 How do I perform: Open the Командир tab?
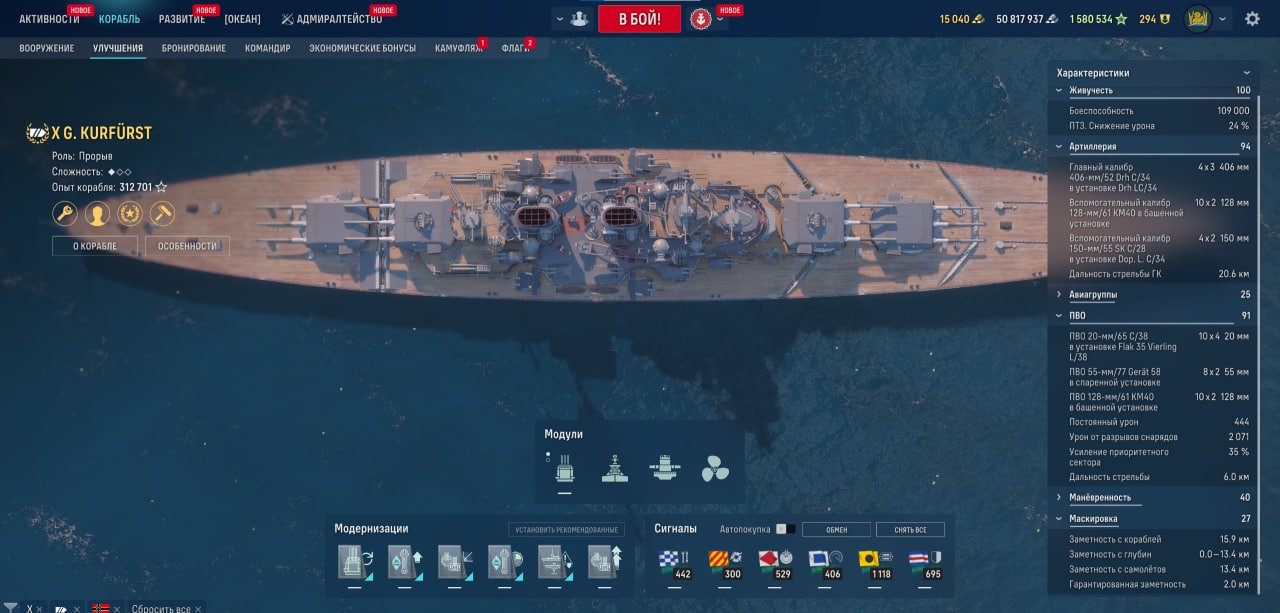268,48
